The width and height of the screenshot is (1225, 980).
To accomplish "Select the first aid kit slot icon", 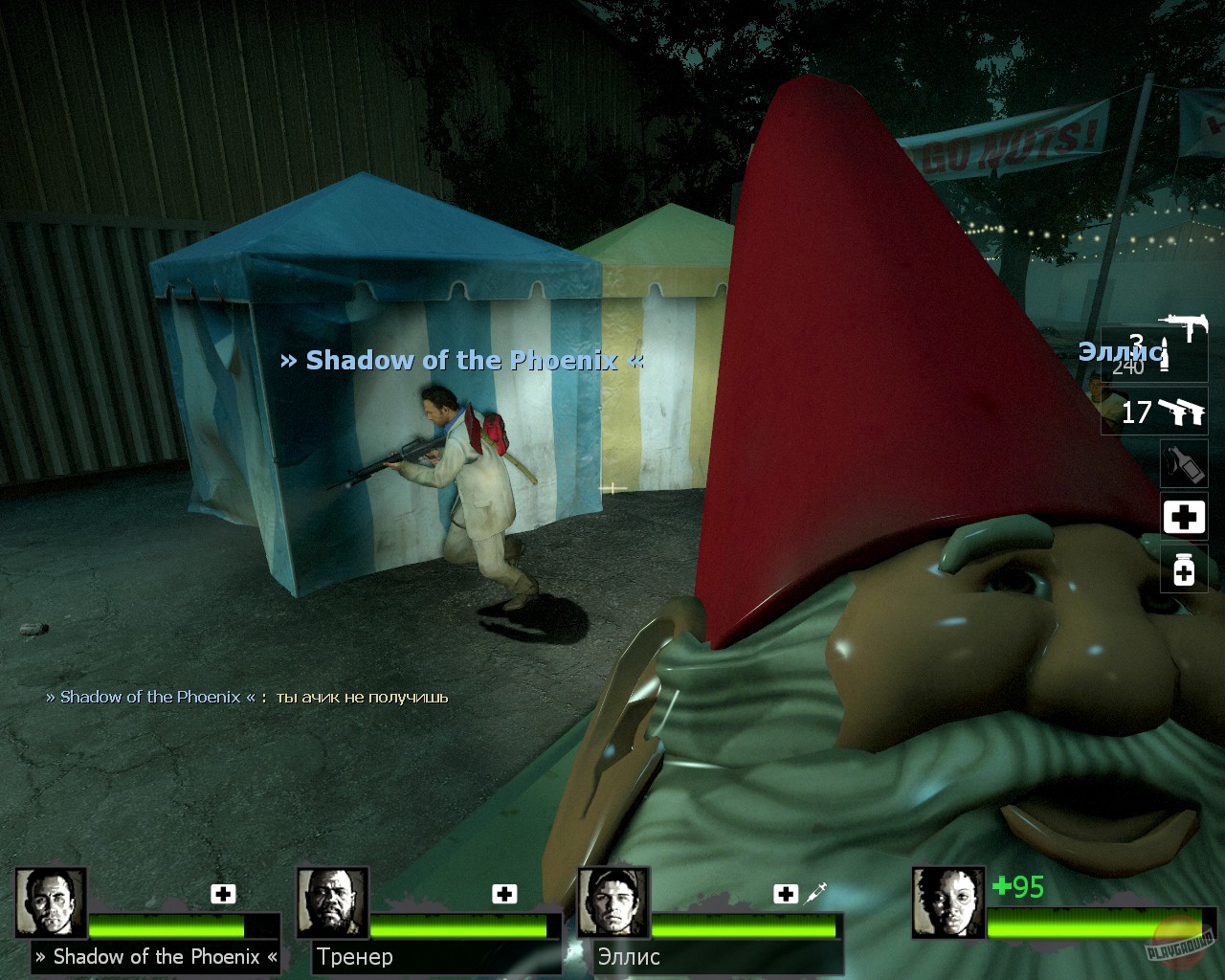I will [x=1184, y=517].
